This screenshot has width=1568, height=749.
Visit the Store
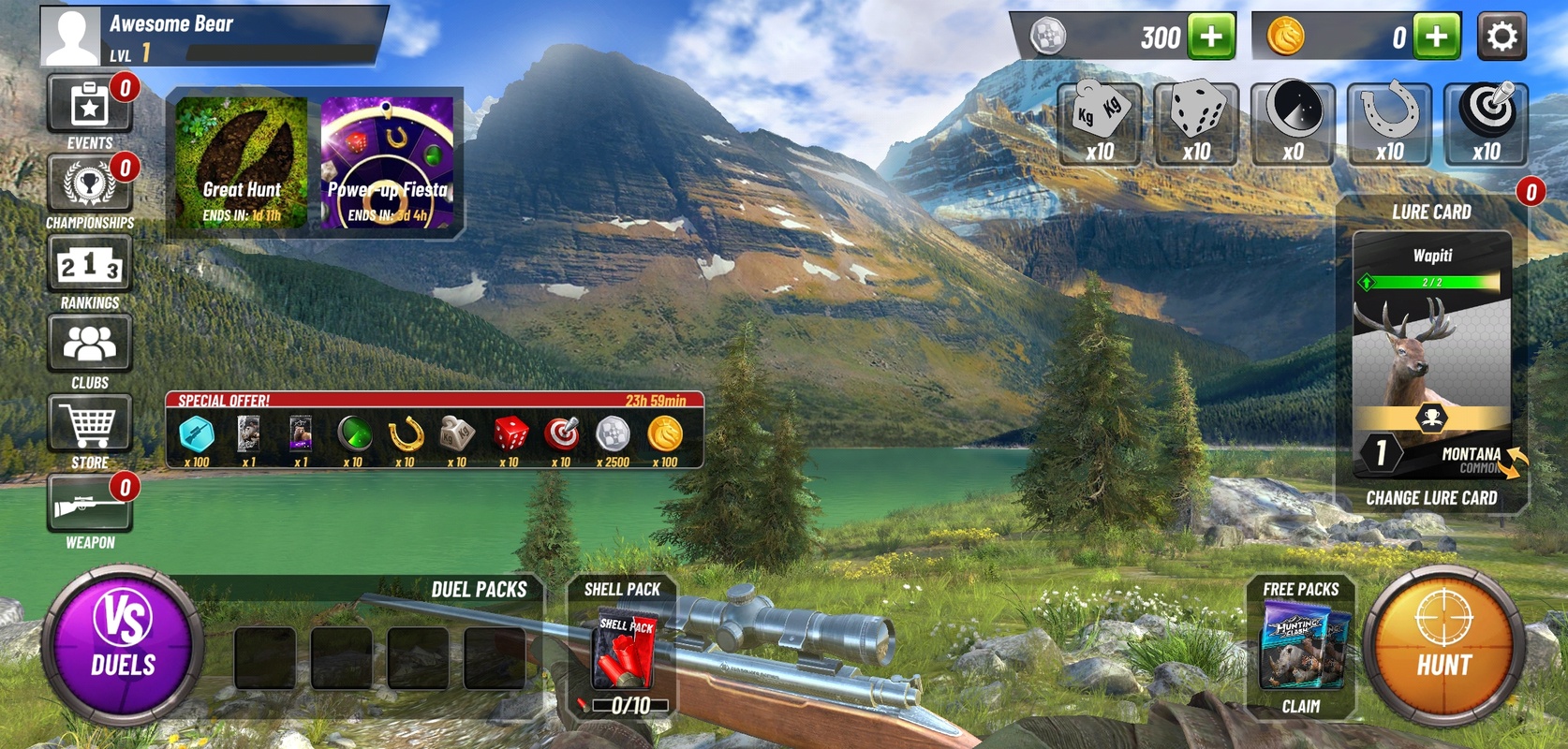point(89,430)
